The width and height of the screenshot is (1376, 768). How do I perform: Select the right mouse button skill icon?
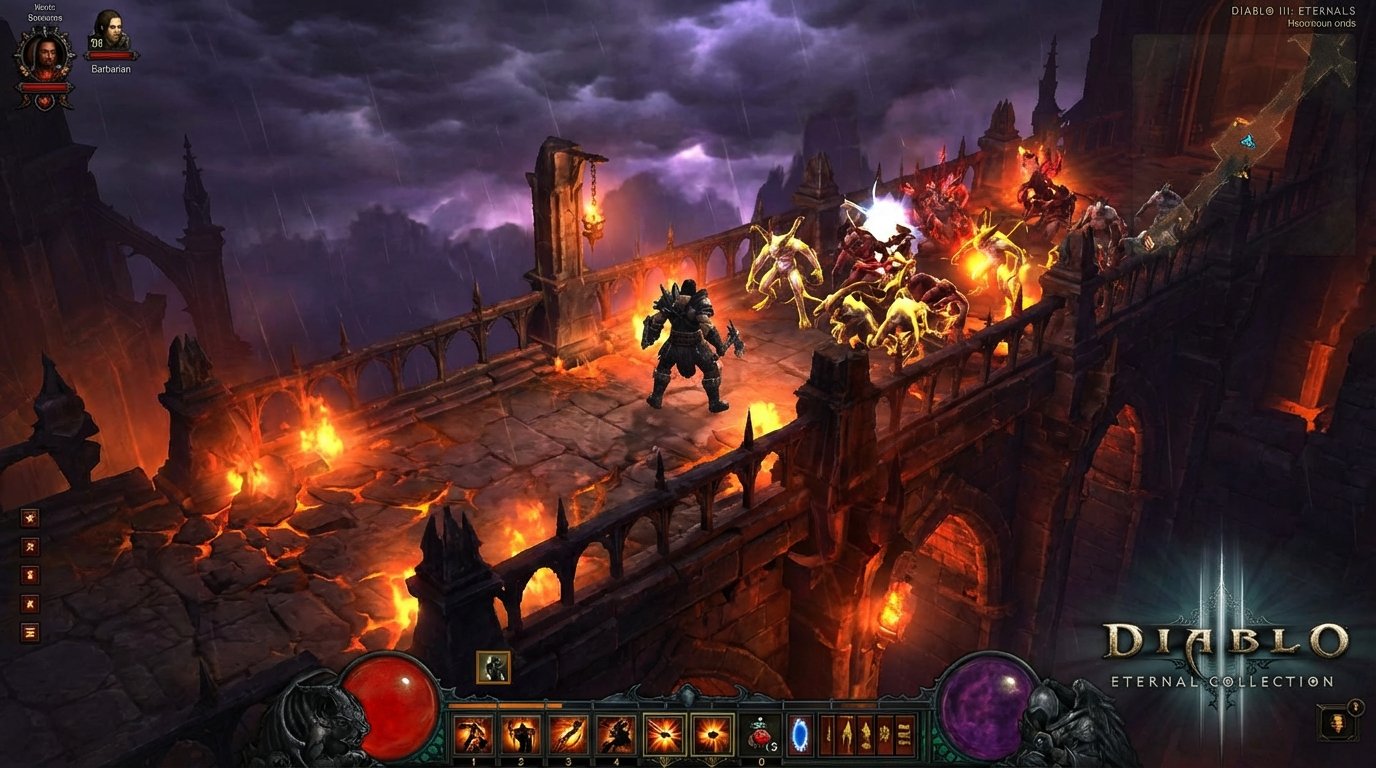[x=711, y=732]
